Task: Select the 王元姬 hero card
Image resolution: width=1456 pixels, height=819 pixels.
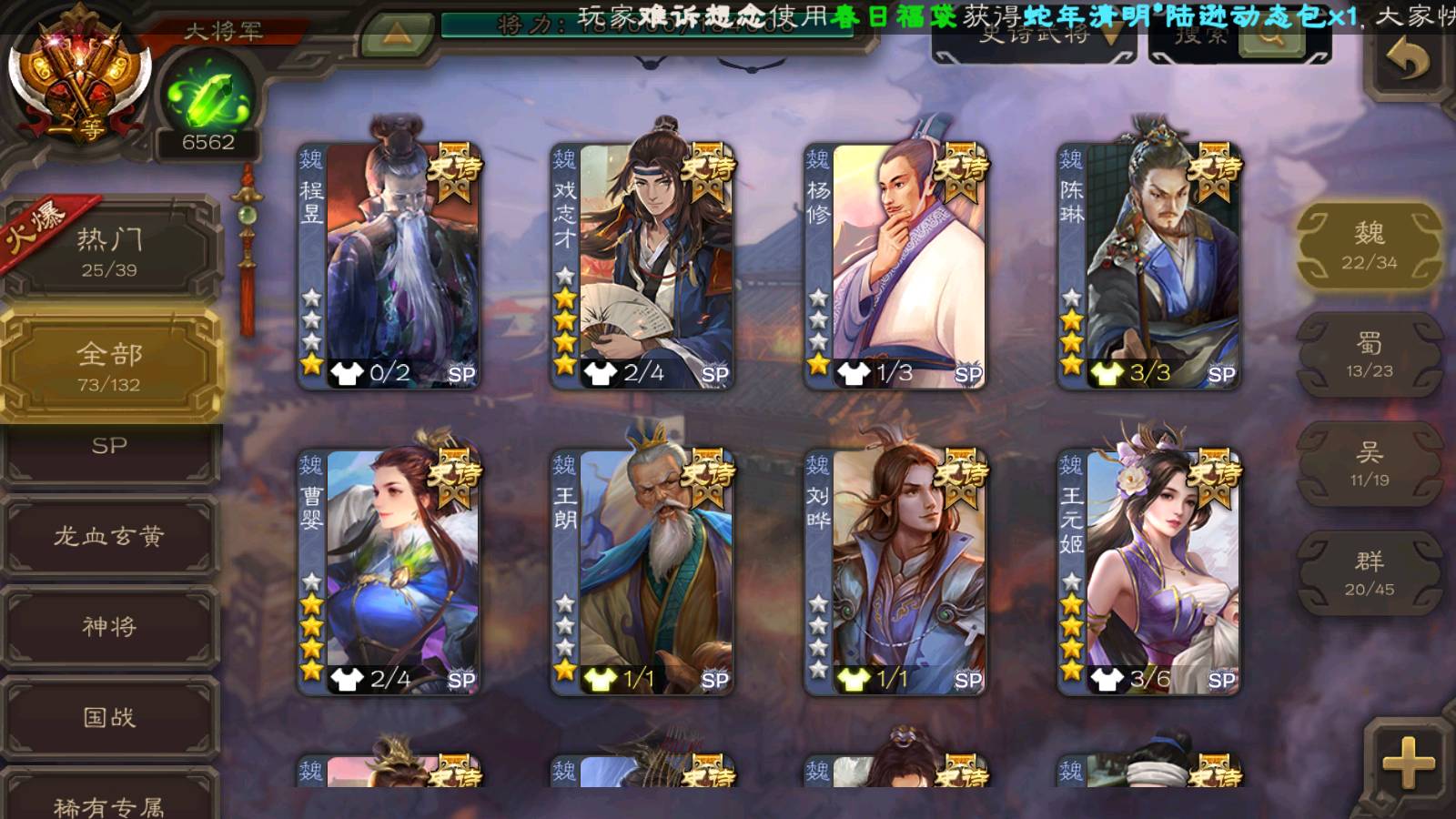Action: tap(1148, 571)
